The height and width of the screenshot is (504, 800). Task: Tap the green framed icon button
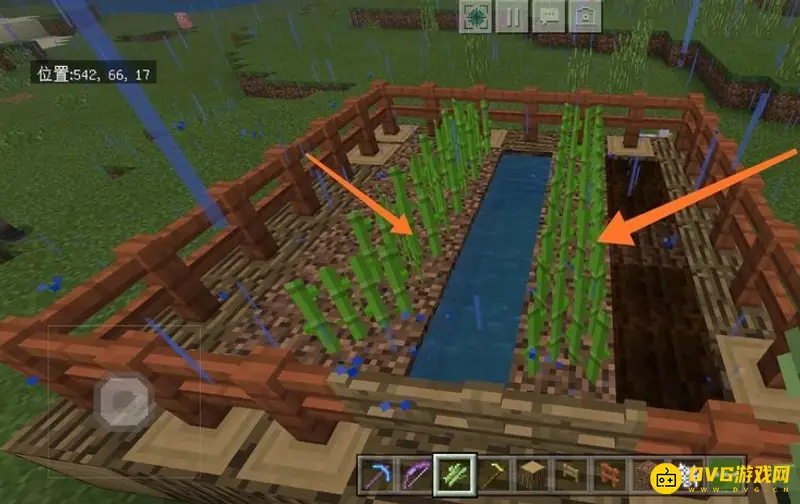477,17
